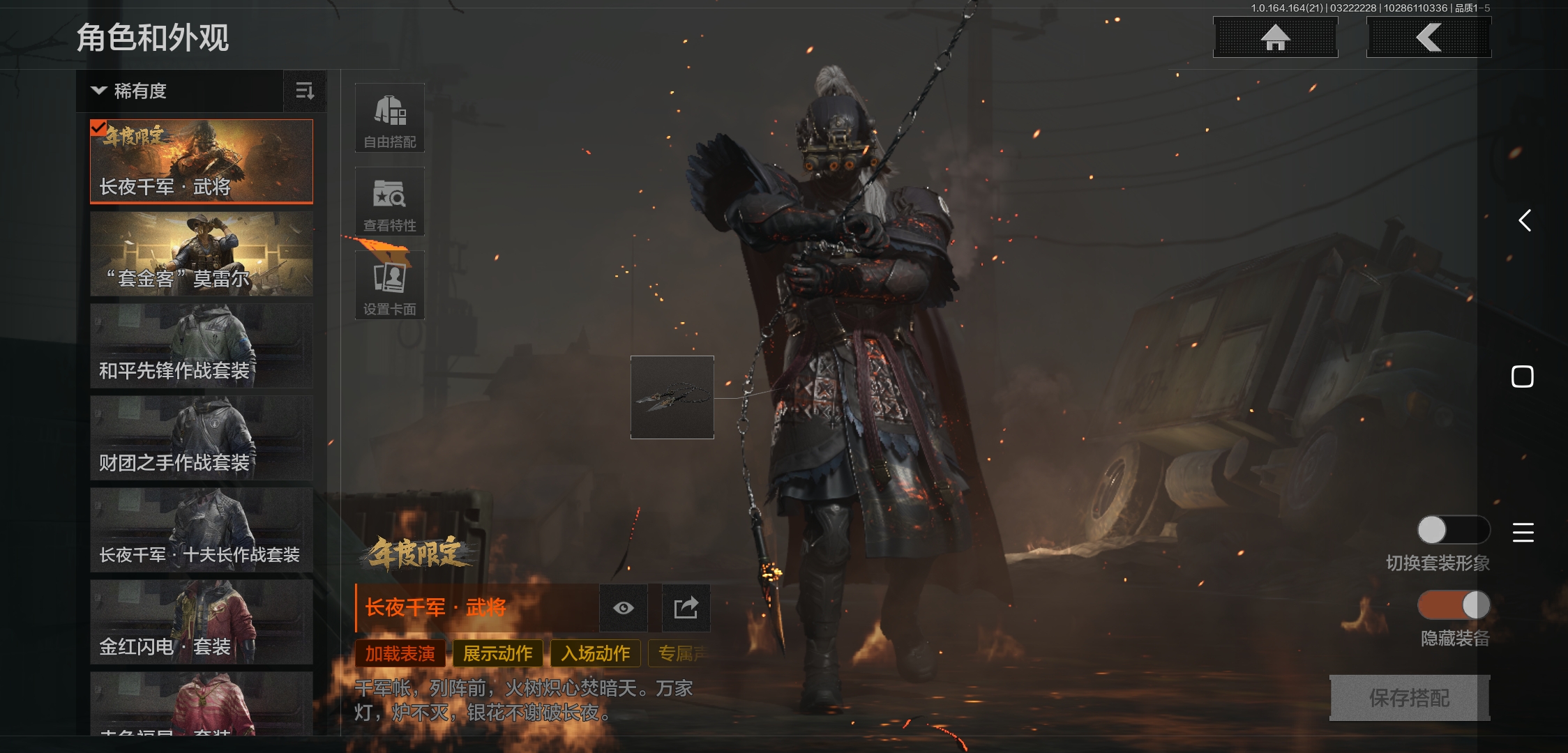Switch to the 加载表演 tab
The height and width of the screenshot is (753, 1568).
click(400, 653)
